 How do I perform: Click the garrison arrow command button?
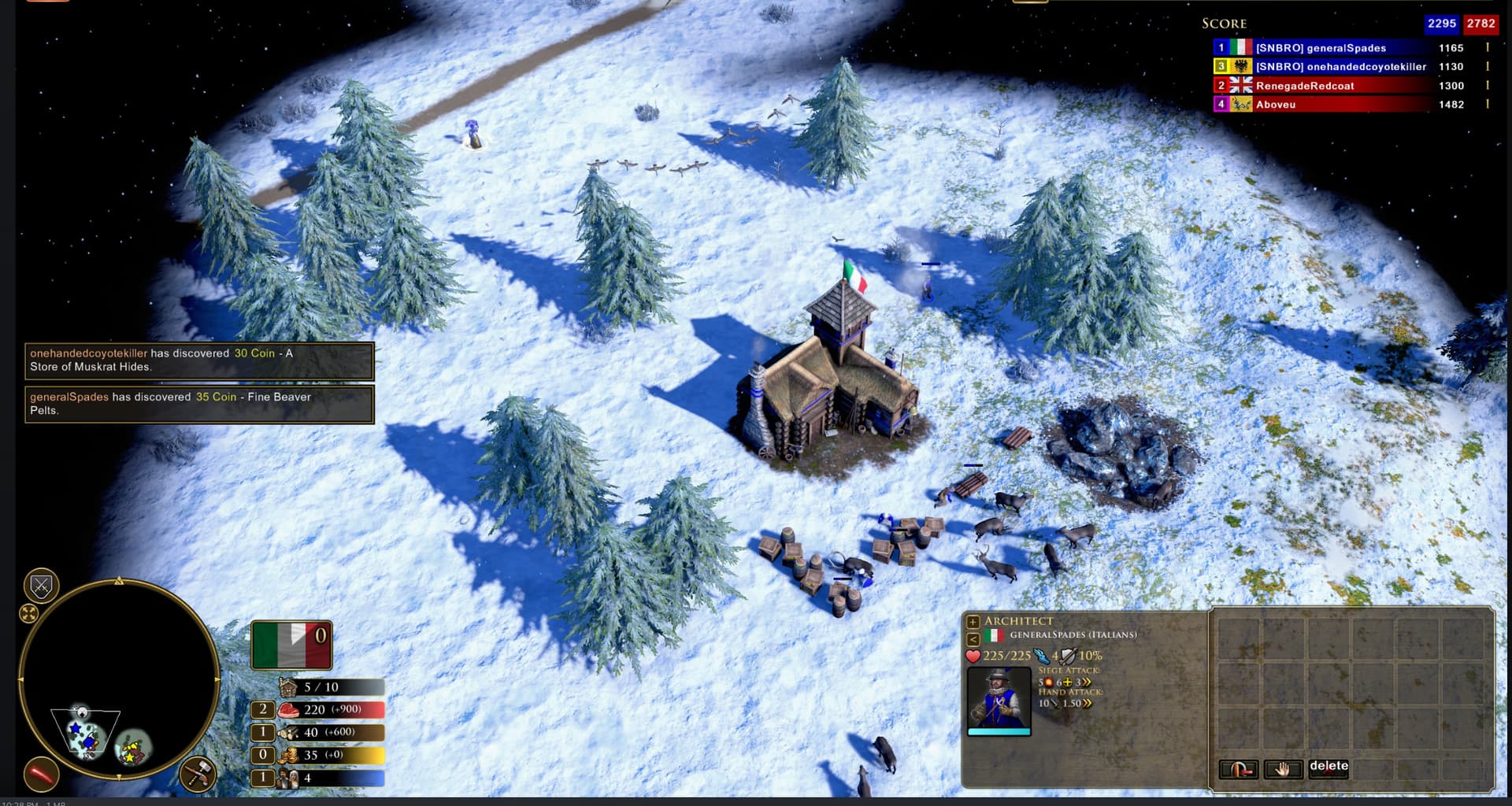1238,769
